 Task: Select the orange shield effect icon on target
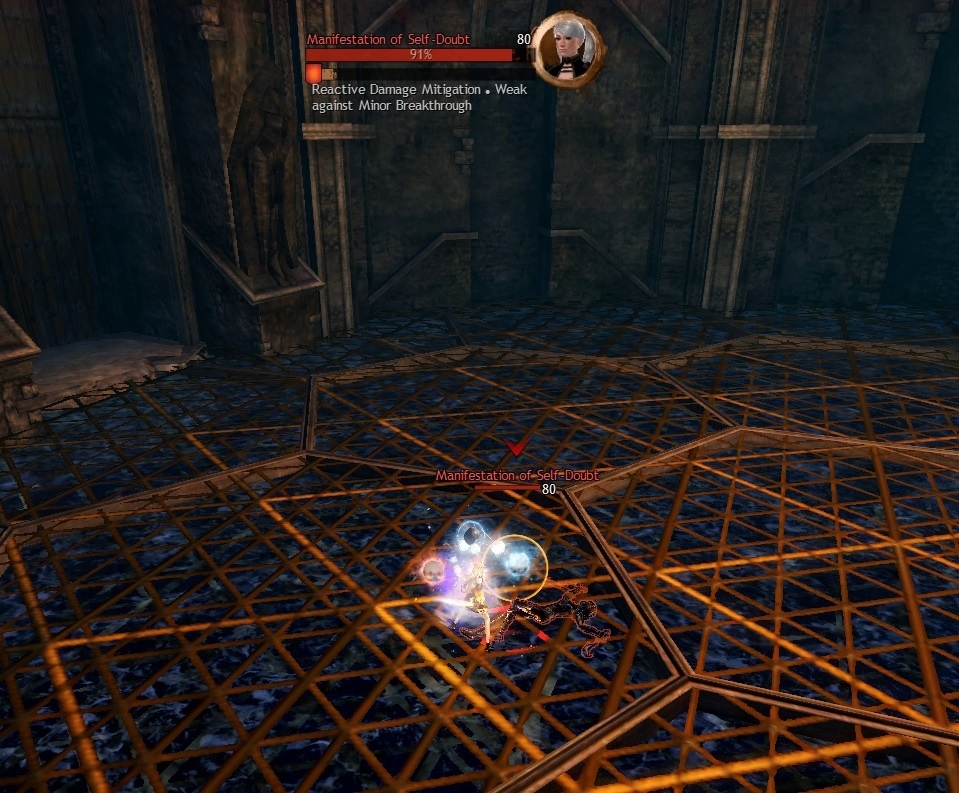[x=314, y=73]
